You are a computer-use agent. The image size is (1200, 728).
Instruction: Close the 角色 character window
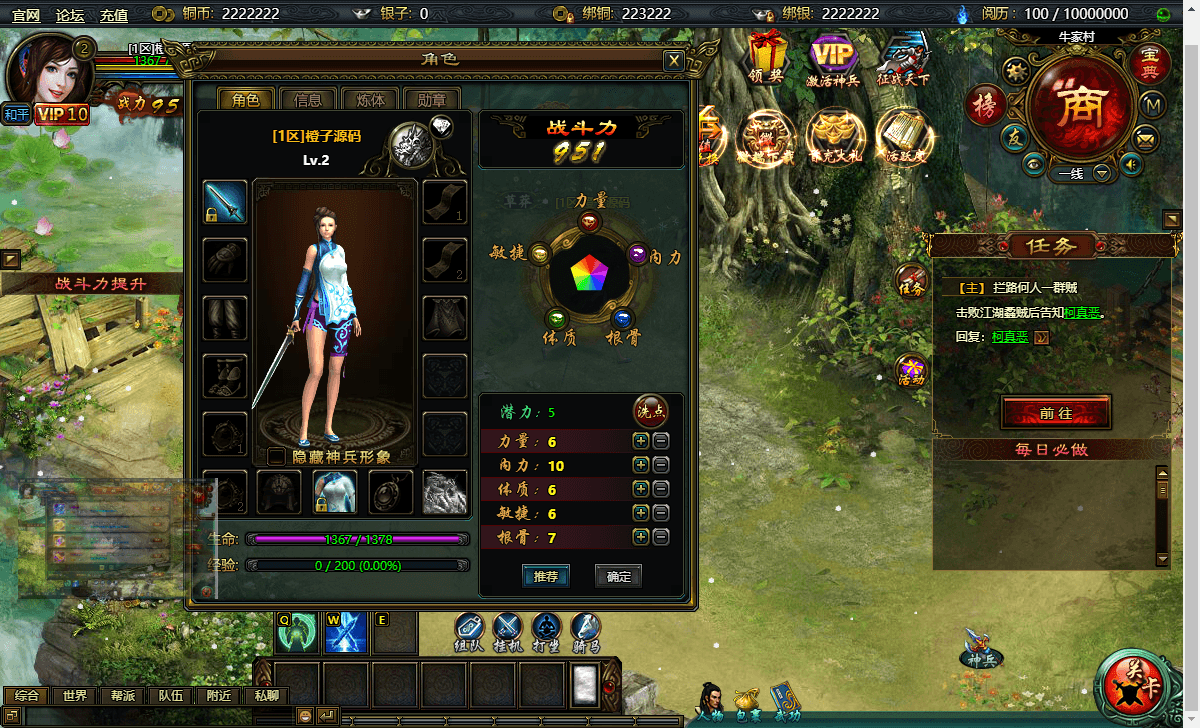[x=675, y=61]
